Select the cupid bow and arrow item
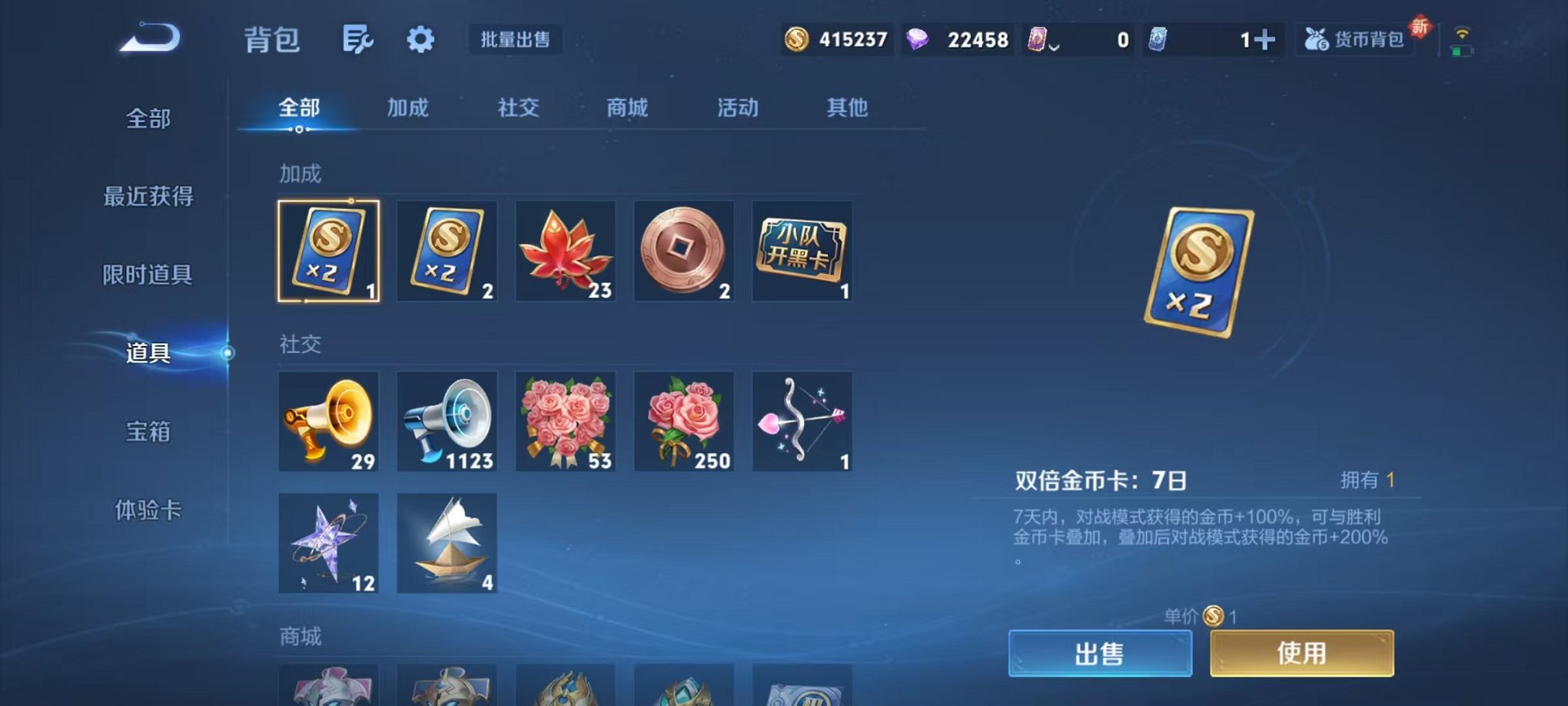The height and width of the screenshot is (706, 1568). pyautogui.click(x=802, y=421)
